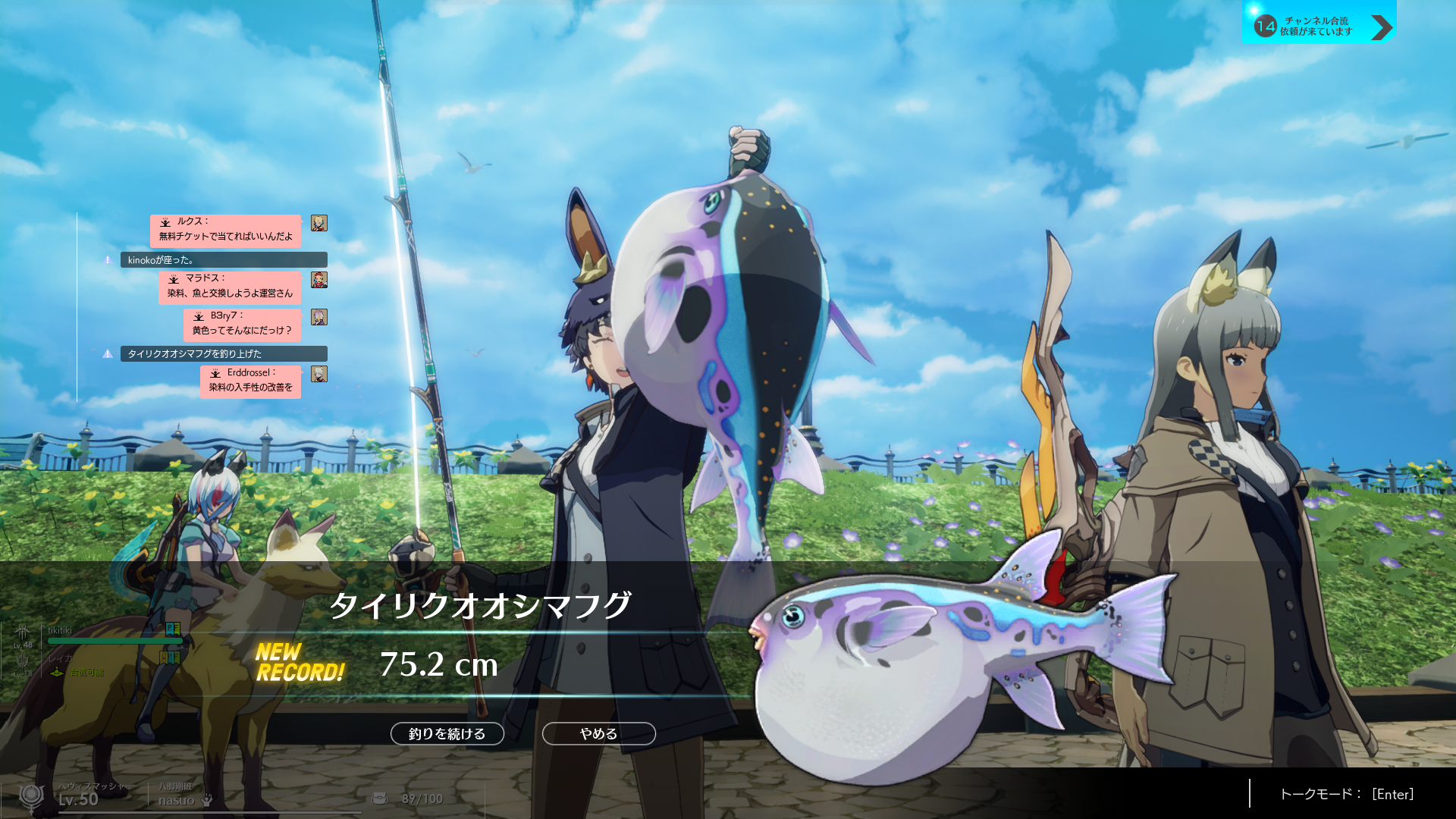The height and width of the screenshot is (819, 1456).
Task: Continue fishing with 釣りを続ける button
Action: click(447, 733)
